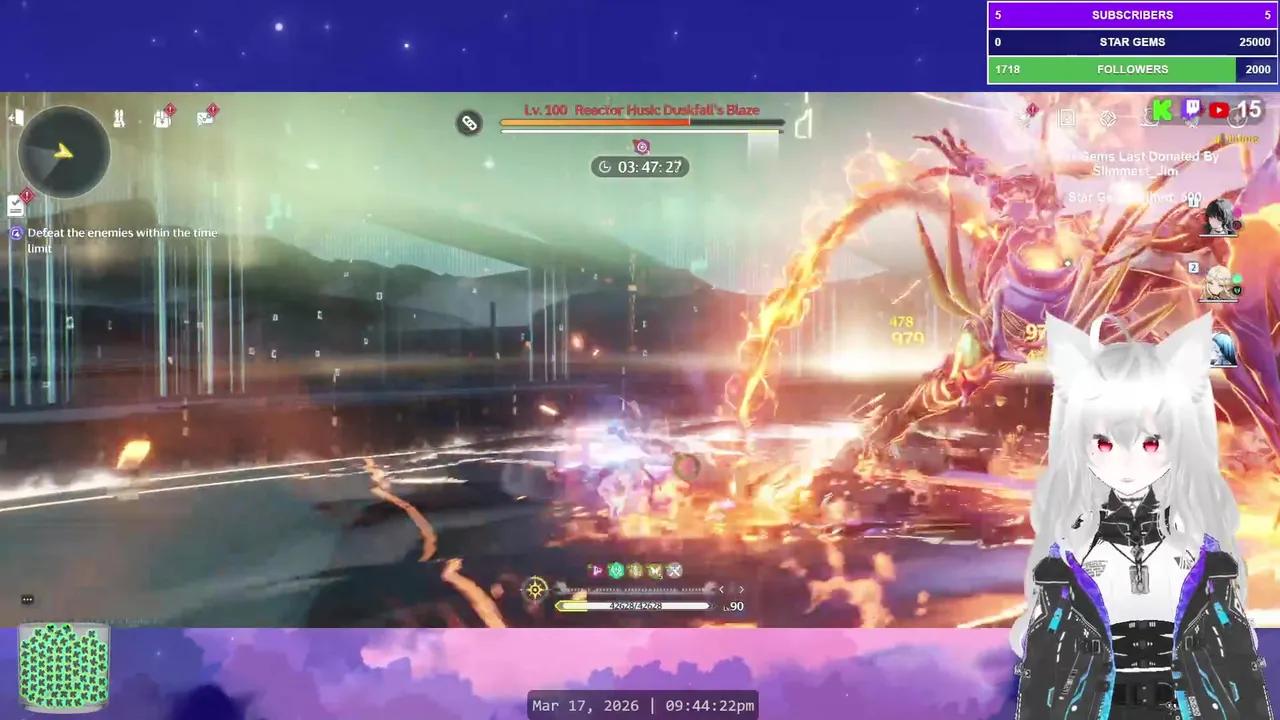Open the inventory bag icon with alert badge
1280x720 pixels.
(x=160, y=118)
